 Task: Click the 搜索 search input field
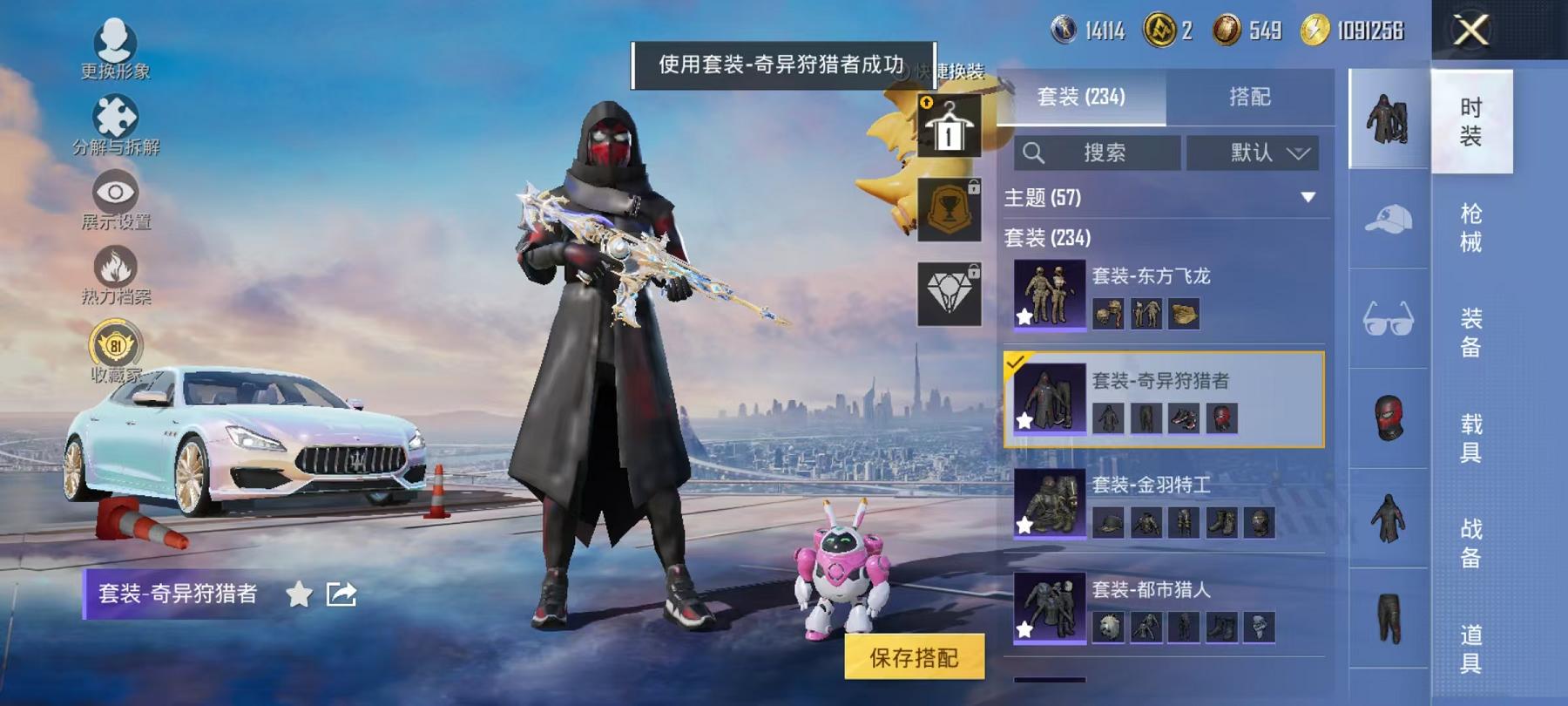(1106, 153)
